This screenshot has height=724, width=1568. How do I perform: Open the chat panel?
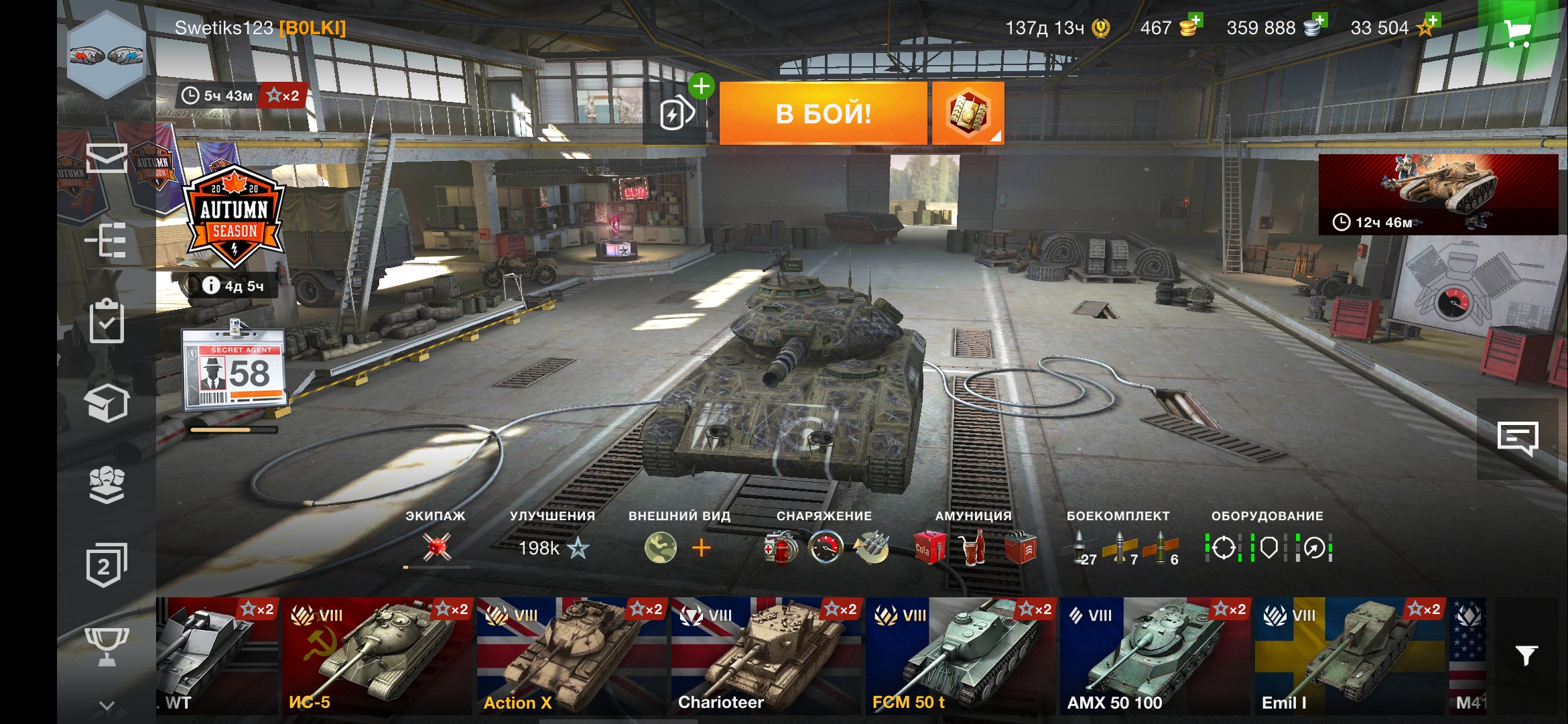click(x=1517, y=439)
